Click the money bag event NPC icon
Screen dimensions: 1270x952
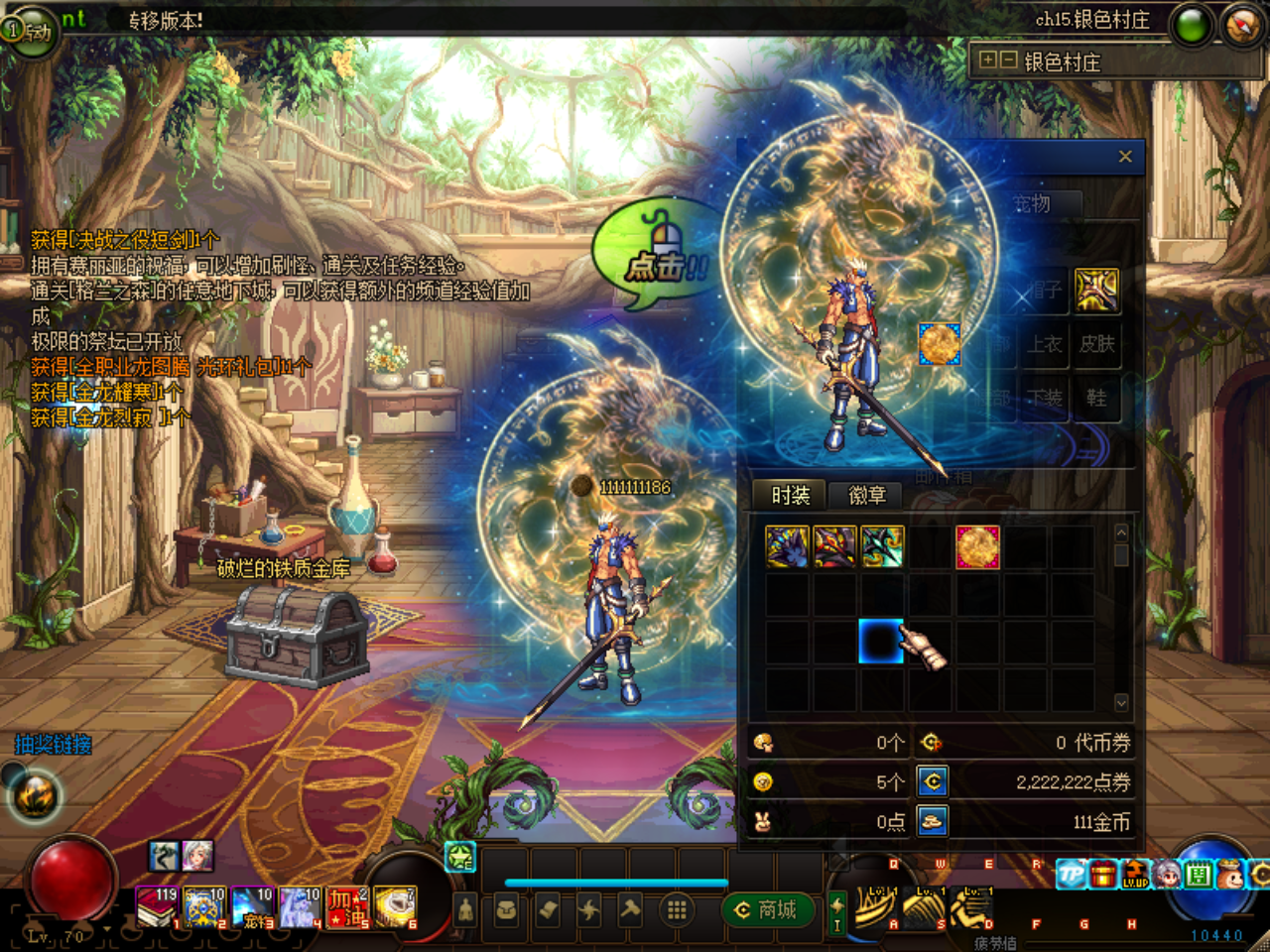1230,874
